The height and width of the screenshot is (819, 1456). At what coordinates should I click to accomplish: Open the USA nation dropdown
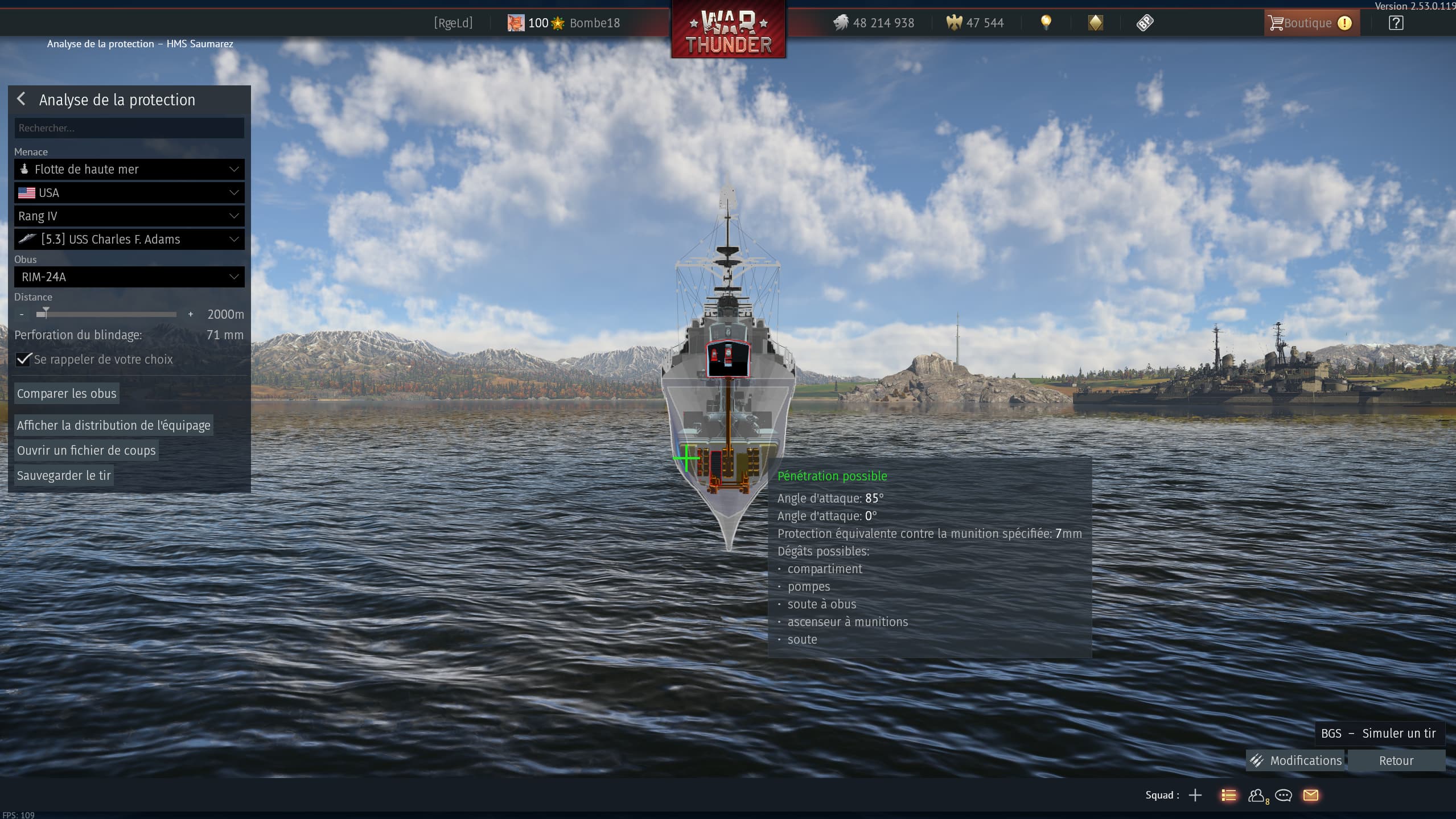point(129,193)
